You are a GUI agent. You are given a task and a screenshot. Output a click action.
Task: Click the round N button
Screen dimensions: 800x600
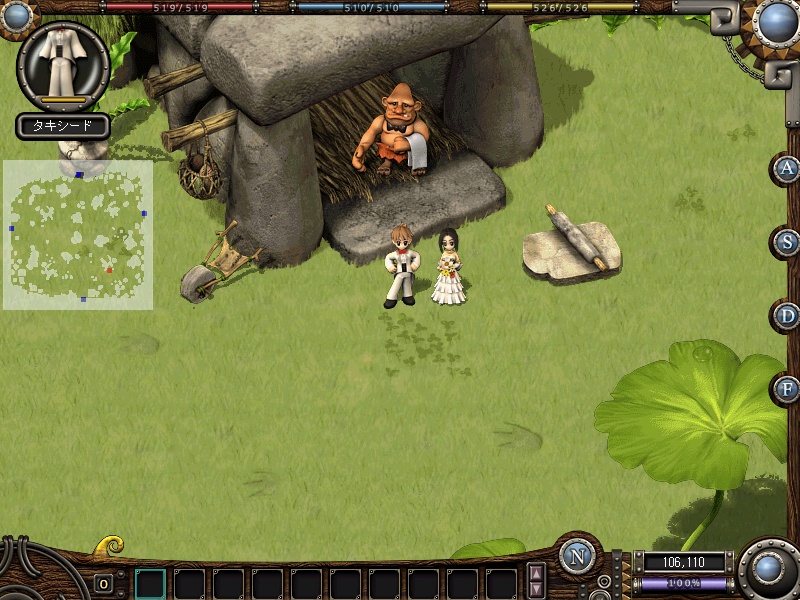pyautogui.click(x=577, y=556)
